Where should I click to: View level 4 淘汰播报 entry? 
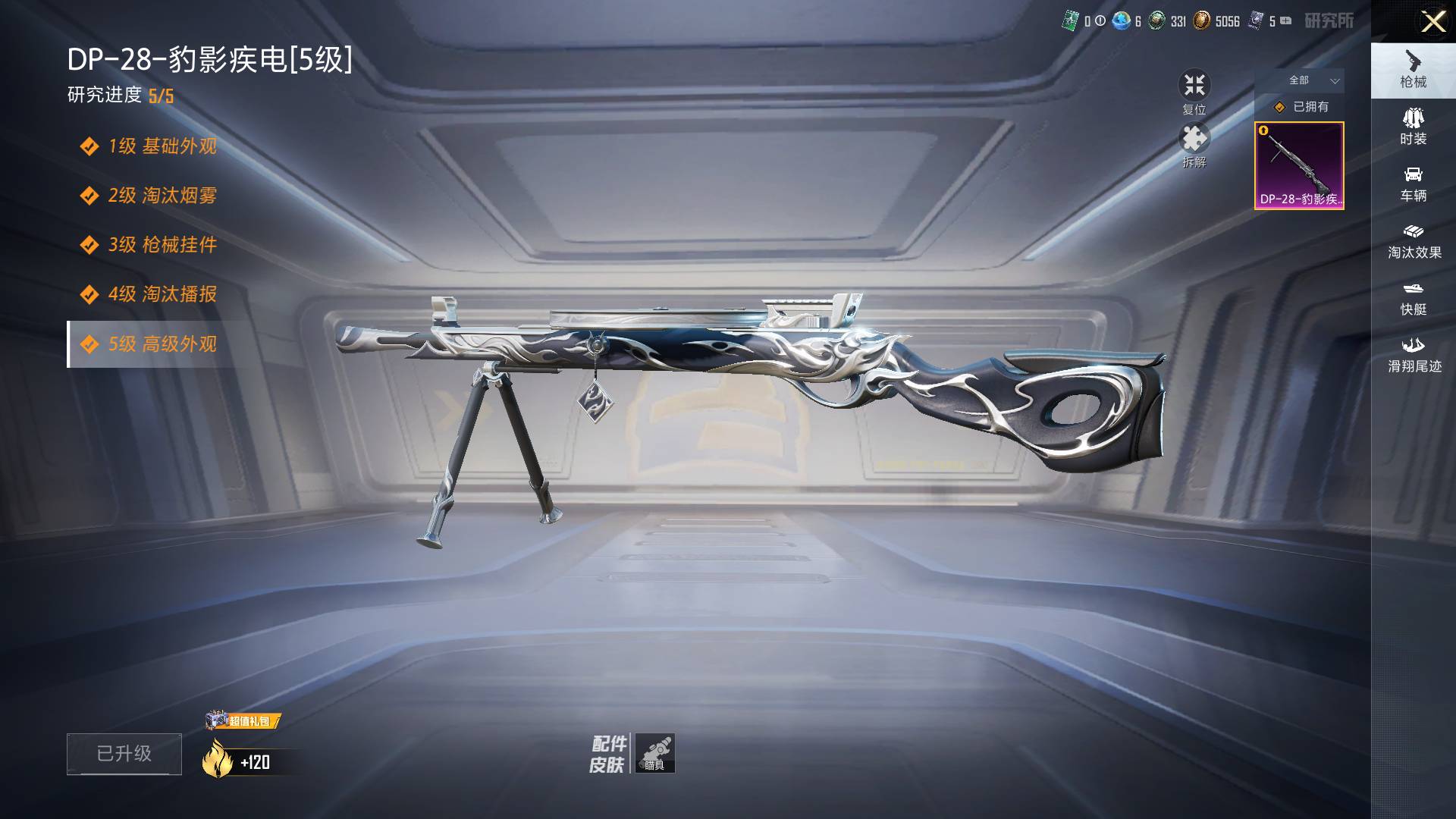[162, 294]
